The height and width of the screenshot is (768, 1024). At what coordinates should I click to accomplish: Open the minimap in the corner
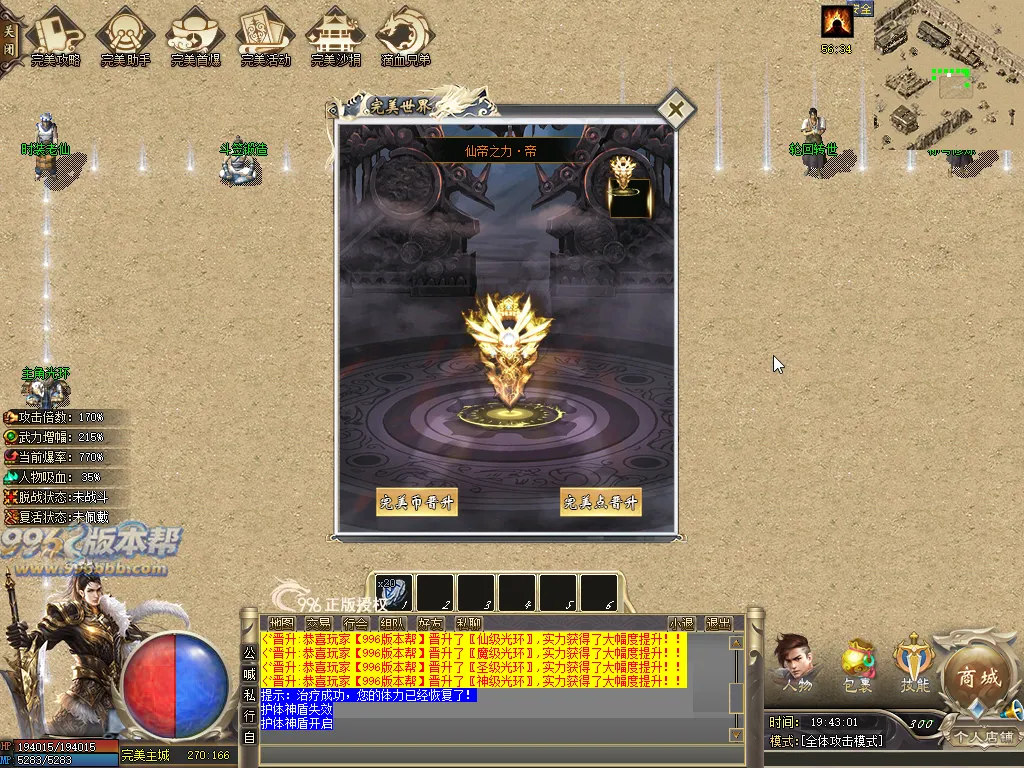(948, 75)
